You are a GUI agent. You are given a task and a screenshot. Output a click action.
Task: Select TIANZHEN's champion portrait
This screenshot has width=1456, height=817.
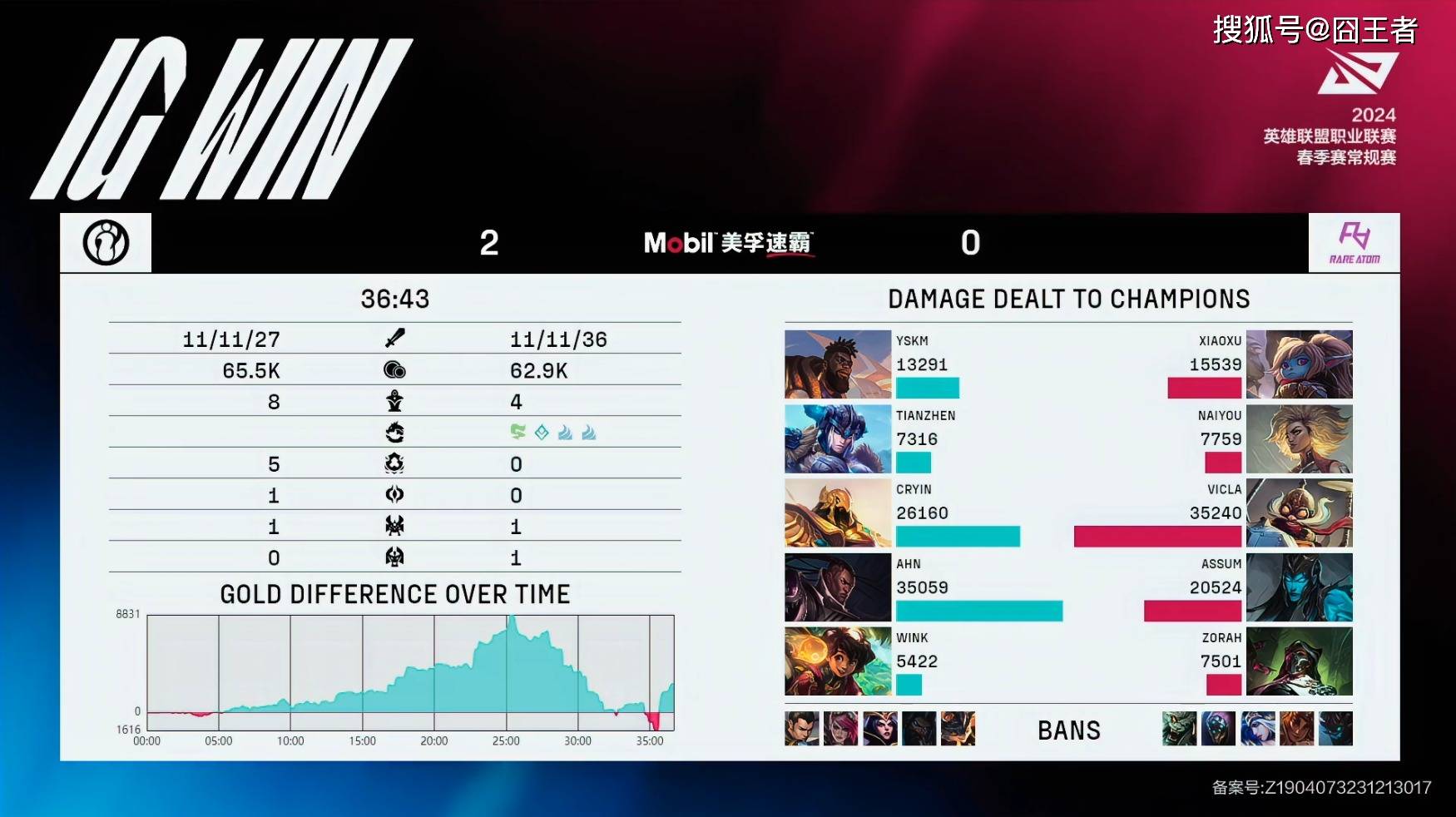click(x=837, y=438)
